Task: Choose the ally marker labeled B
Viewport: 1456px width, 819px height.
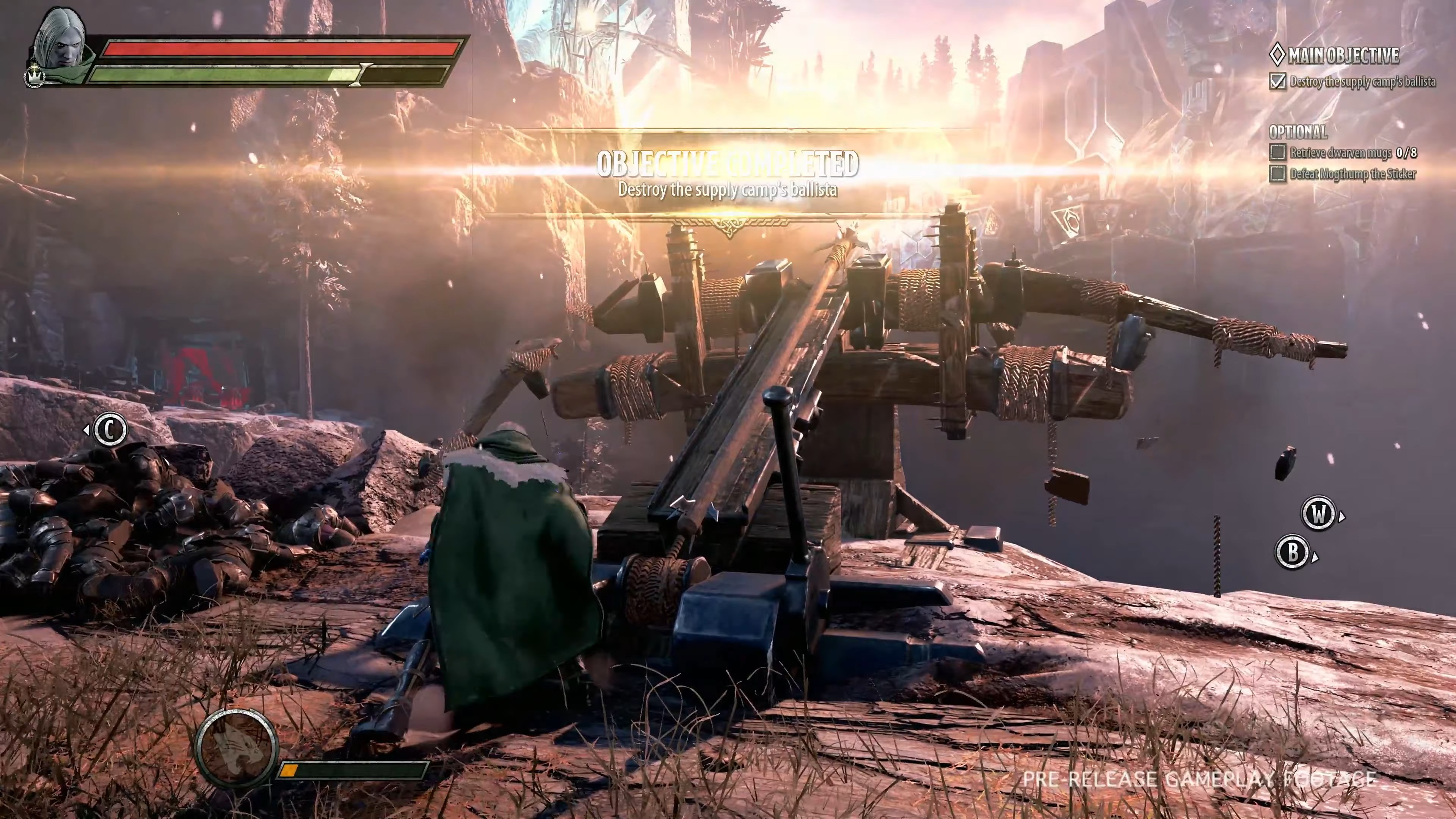Action: tap(1293, 552)
